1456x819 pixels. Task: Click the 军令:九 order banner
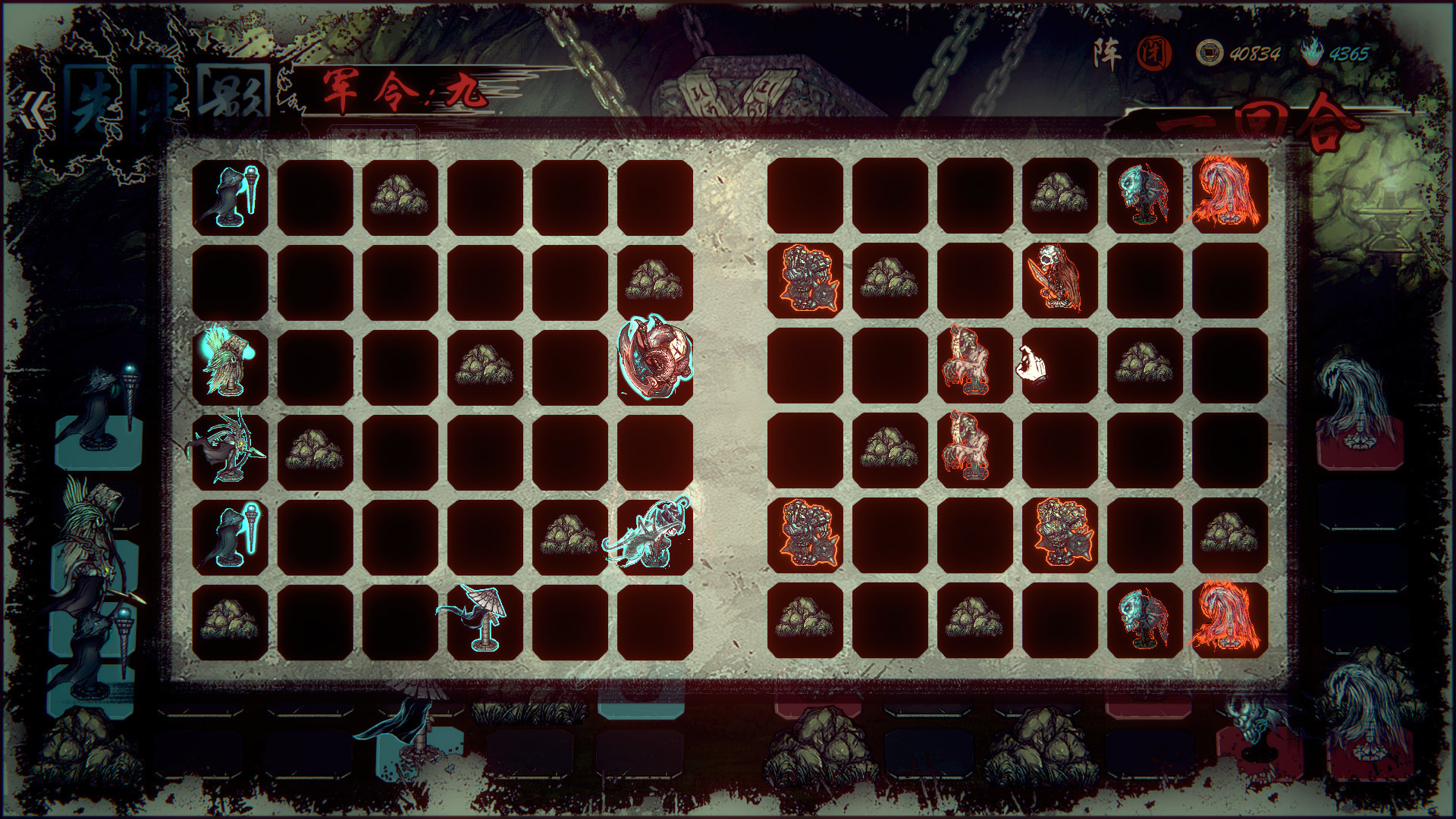pos(402,91)
